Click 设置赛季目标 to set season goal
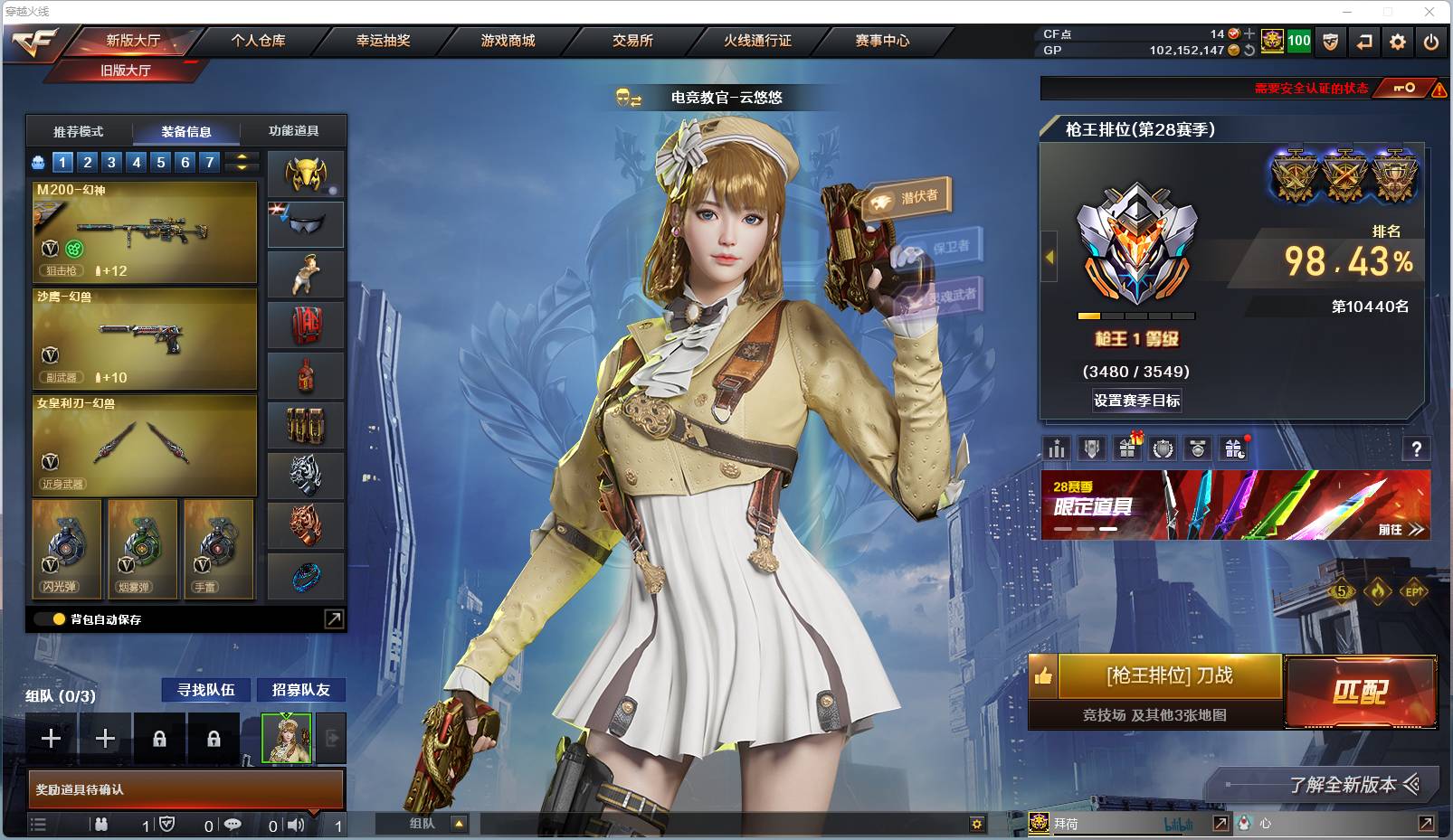 pos(1137,400)
